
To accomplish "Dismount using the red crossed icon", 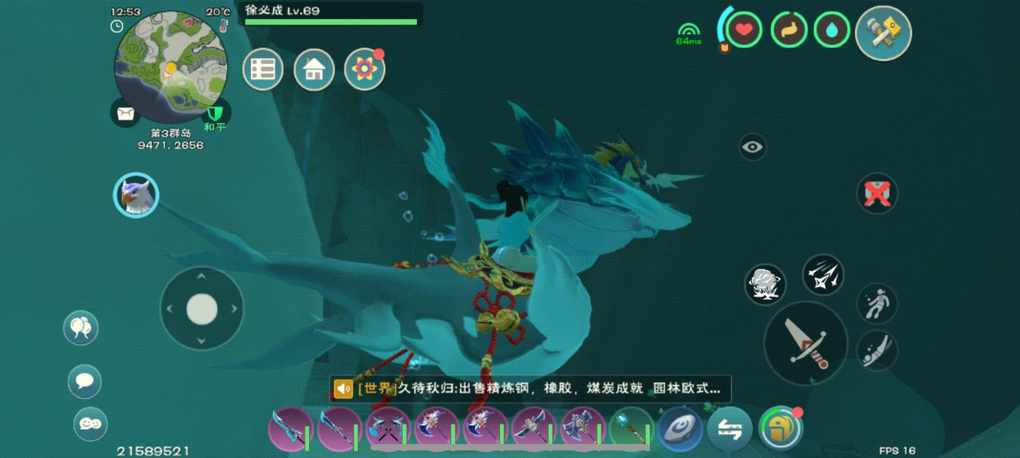I will pyautogui.click(x=877, y=193).
